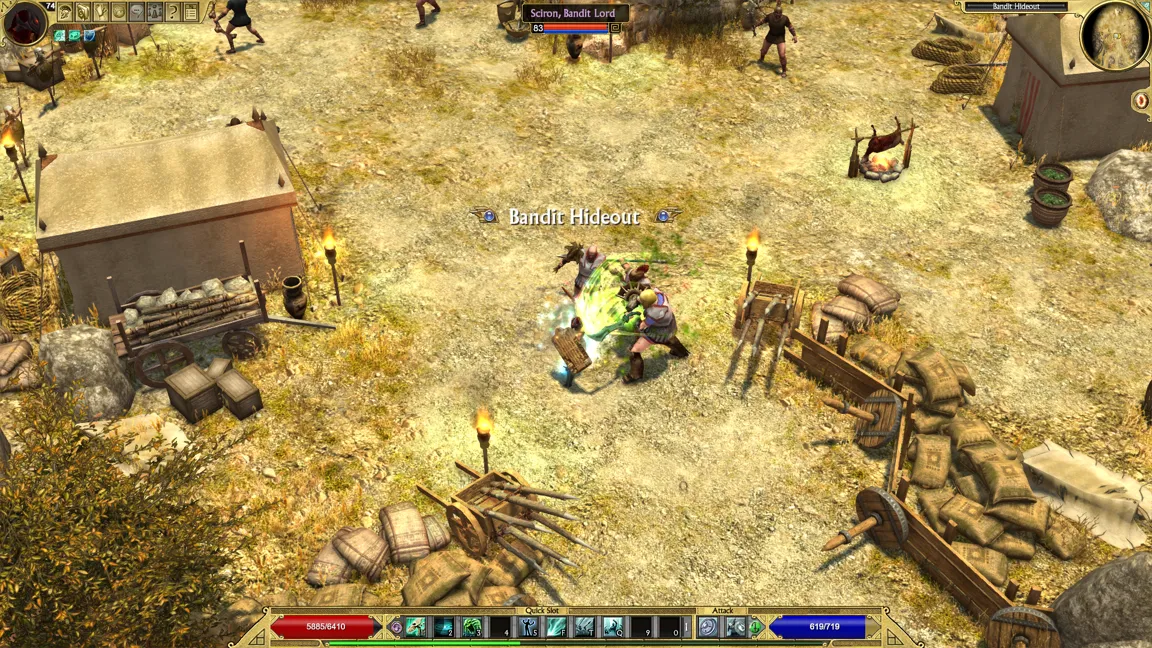Viewport: 1152px width, 648px height.
Task: Activate the skill in quick slot 2
Action: click(443, 627)
